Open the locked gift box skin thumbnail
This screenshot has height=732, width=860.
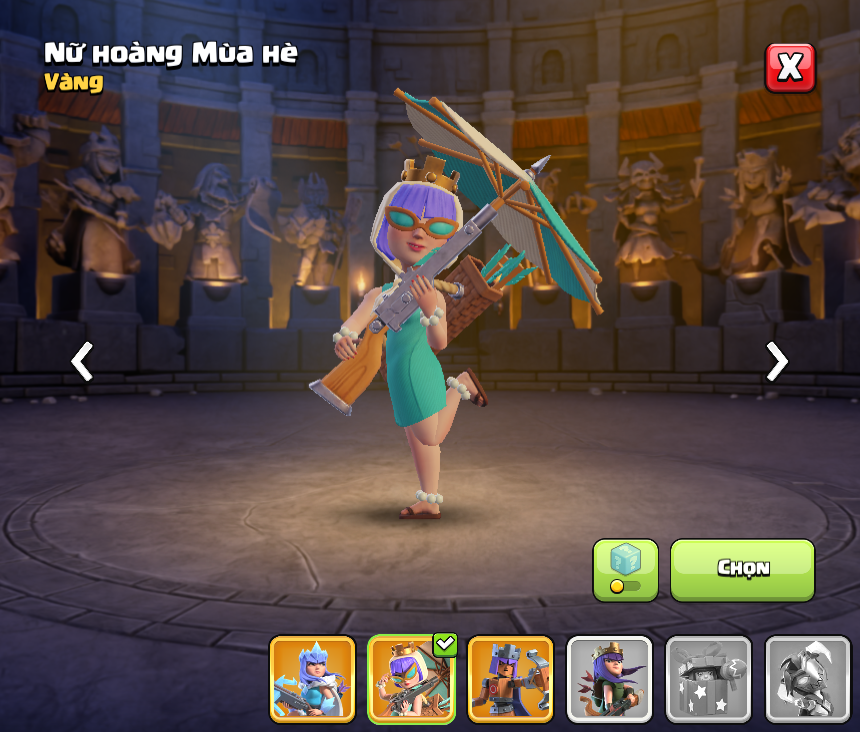(708, 679)
